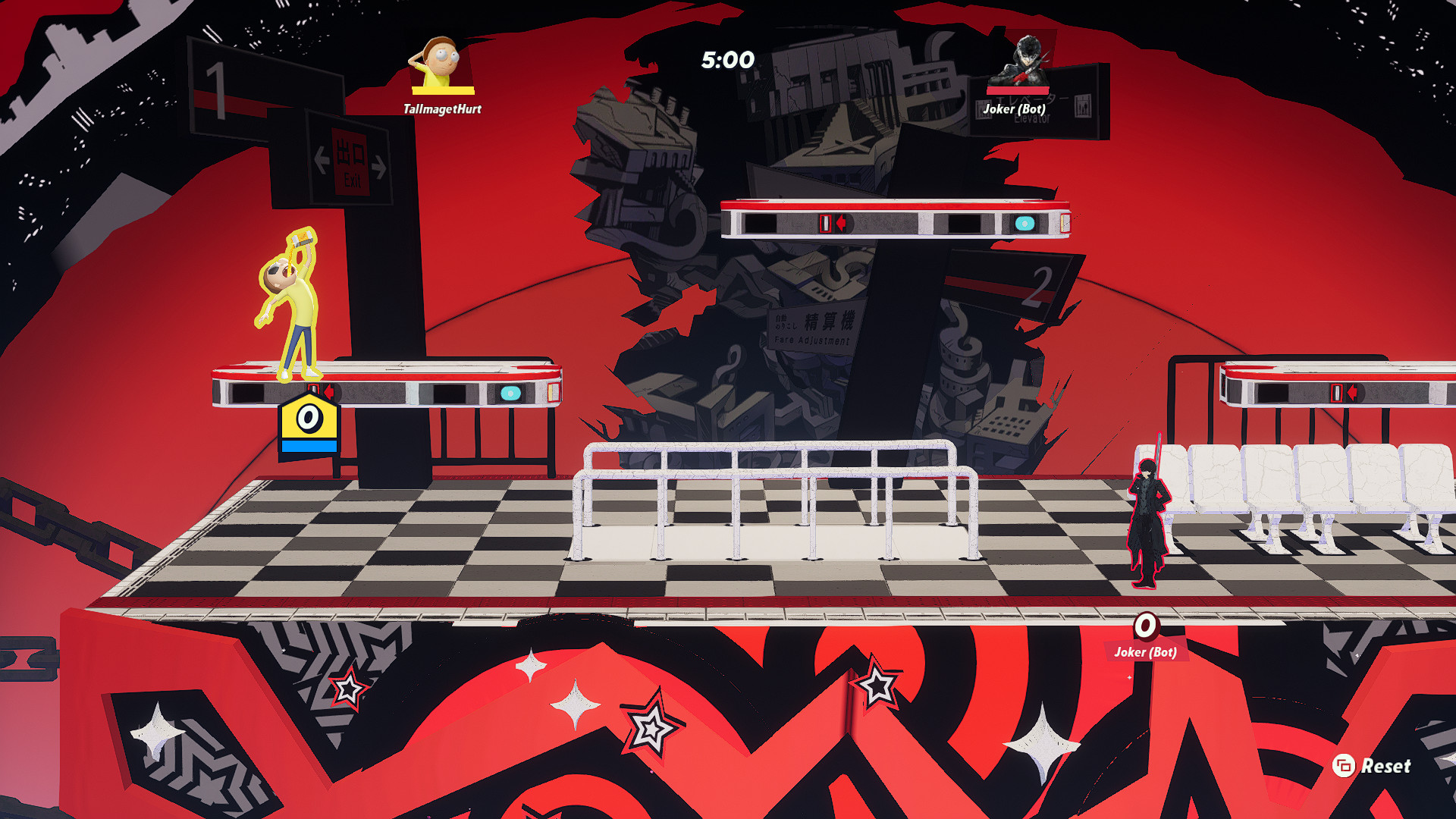
Task: Toggle the blue bar under Morty's damage badge
Action: (x=308, y=447)
